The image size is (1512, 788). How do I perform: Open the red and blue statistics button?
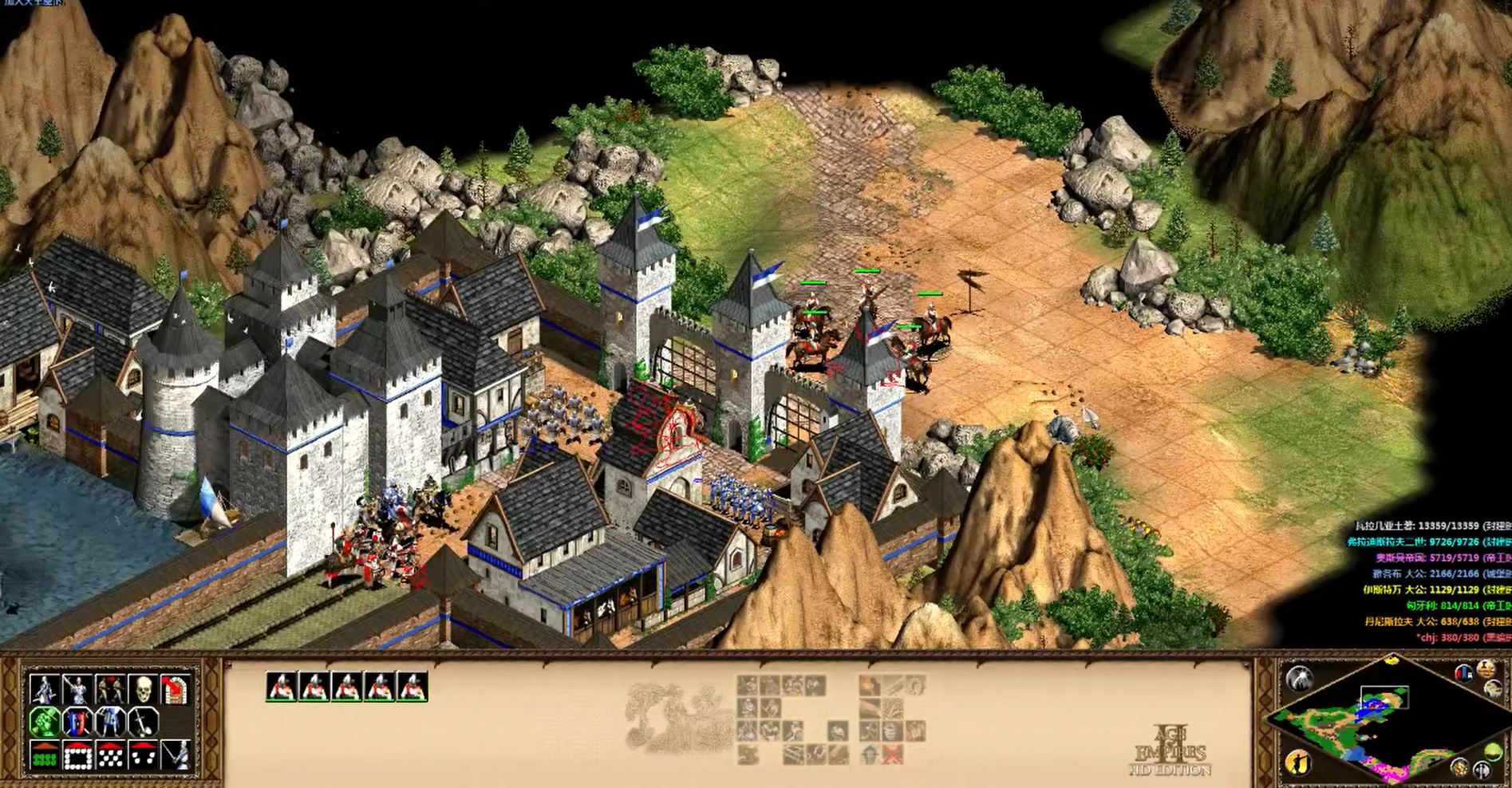coord(1463,672)
